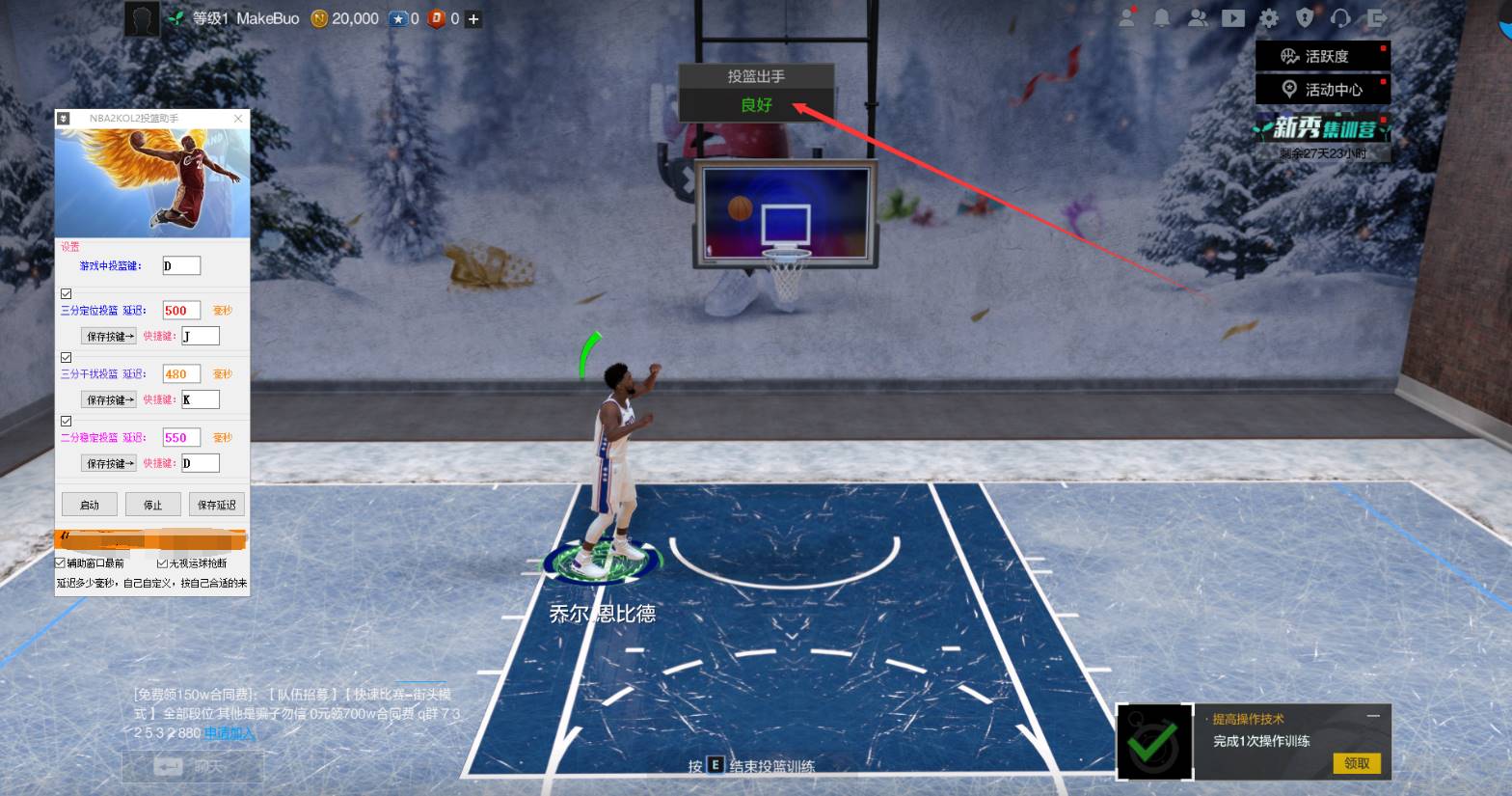Open the 活动中心 event center
Image resolution: width=1512 pixels, height=796 pixels.
point(1322,89)
